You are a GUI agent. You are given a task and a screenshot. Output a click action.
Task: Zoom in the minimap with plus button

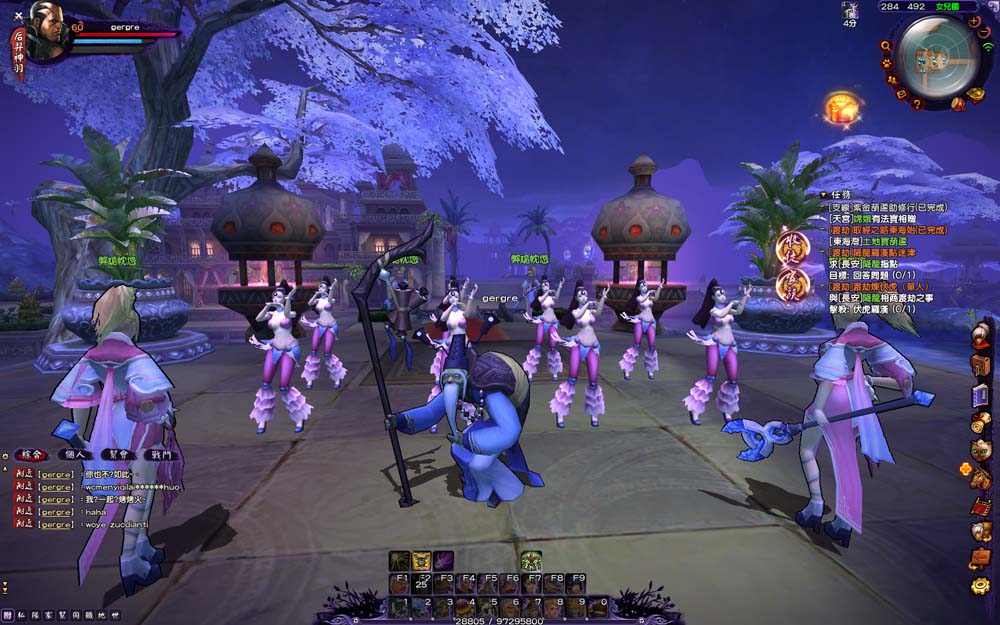[x=974, y=21]
